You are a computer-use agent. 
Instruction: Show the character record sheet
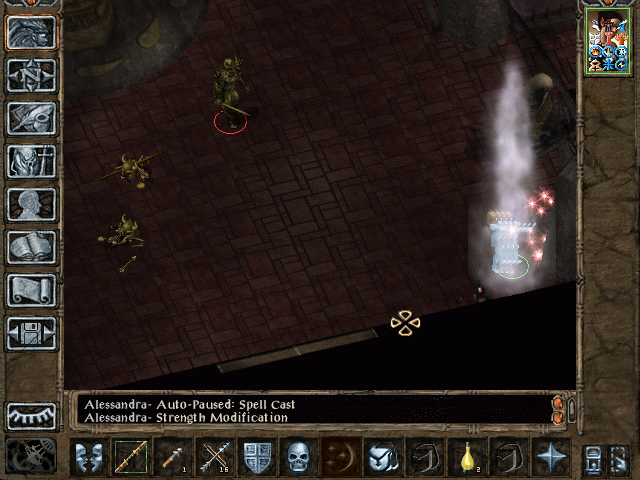(x=31, y=204)
